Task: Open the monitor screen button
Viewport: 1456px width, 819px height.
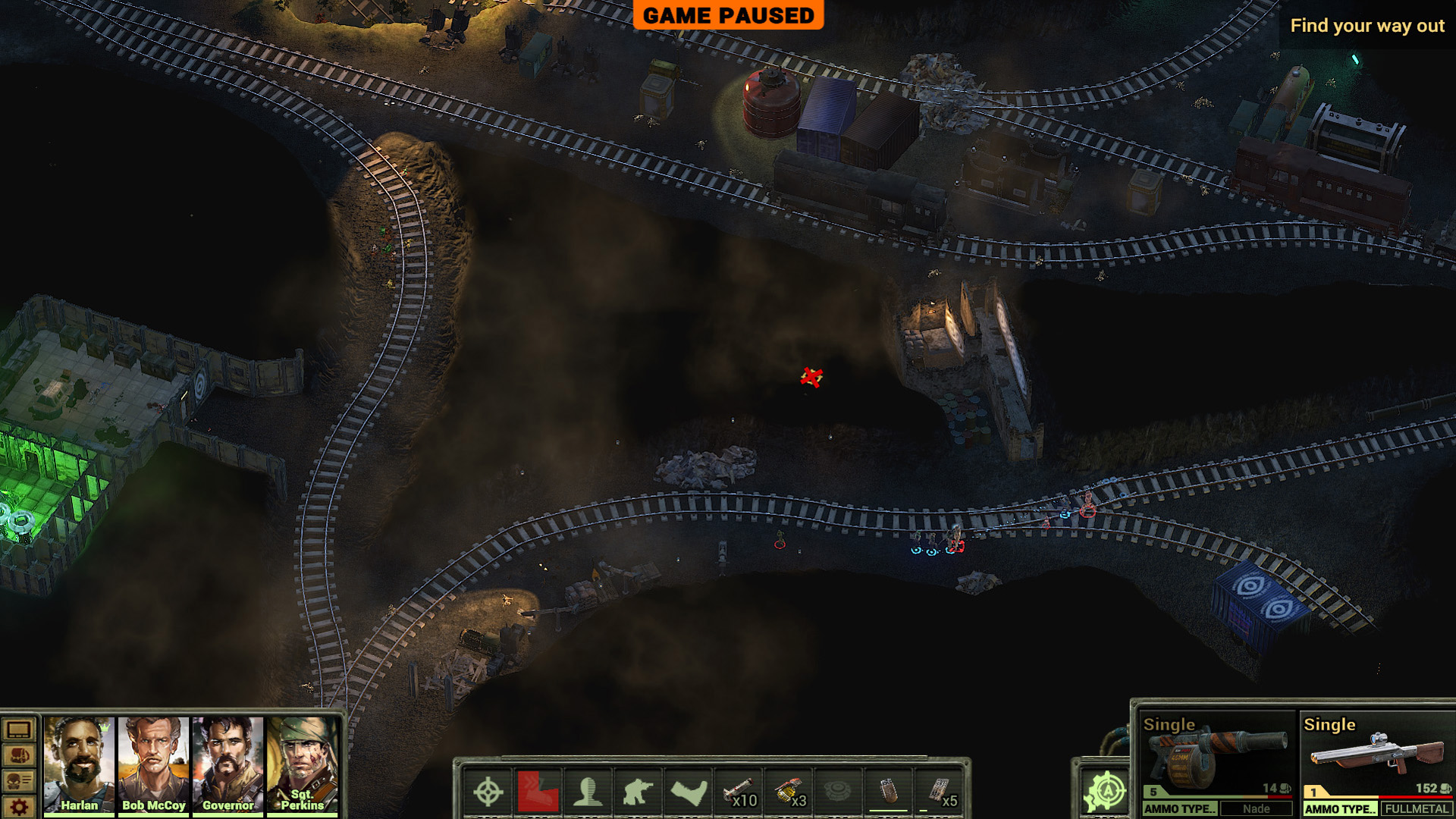Action: (19, 730)
